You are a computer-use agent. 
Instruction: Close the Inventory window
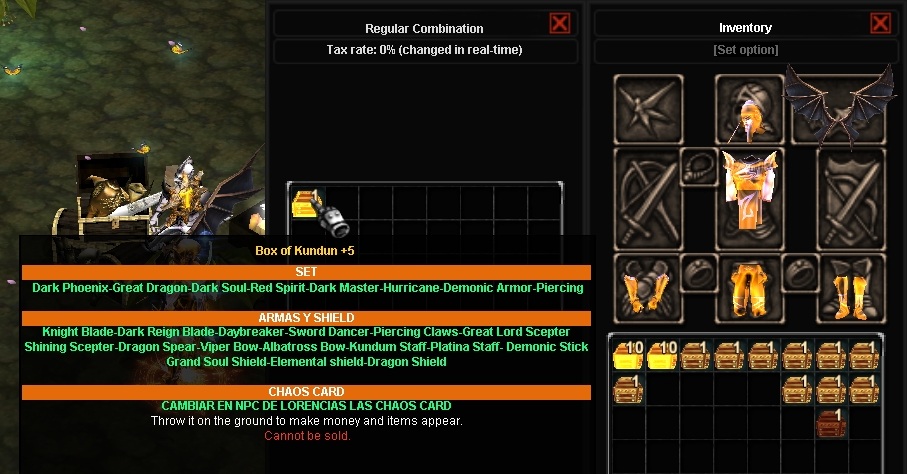(880, 24)
